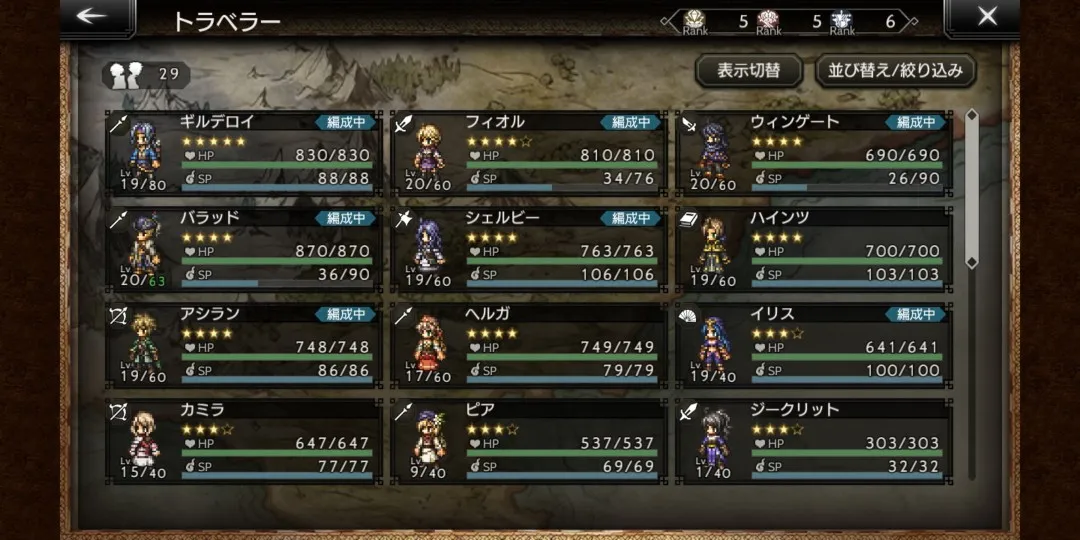Screen dimensions: 1080x540
Task: Close the Traveler screen with X
Action: tap(986, 17)
